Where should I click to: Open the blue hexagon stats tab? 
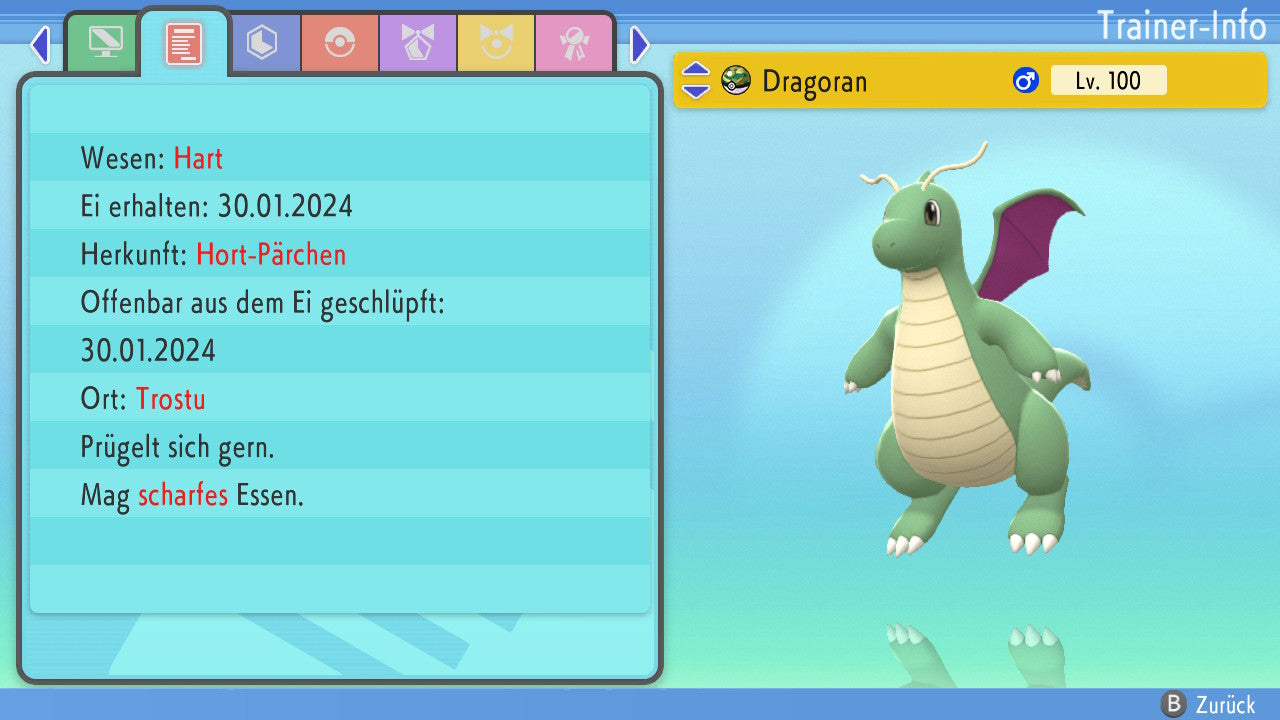(x=262, y=43)
